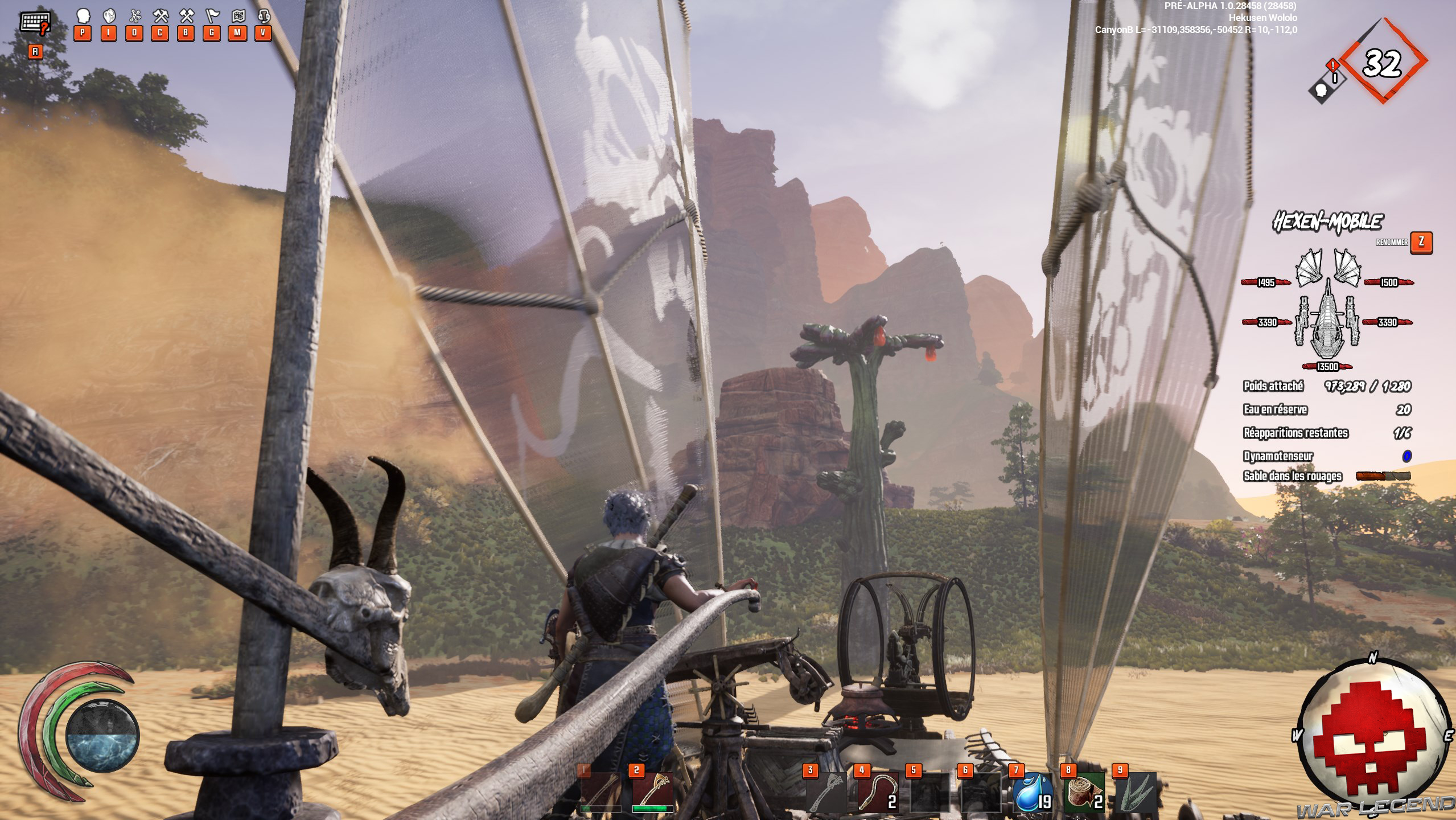Open crafting via axe and hammer icon
The image size is (1456, 820).
point(161,16)
